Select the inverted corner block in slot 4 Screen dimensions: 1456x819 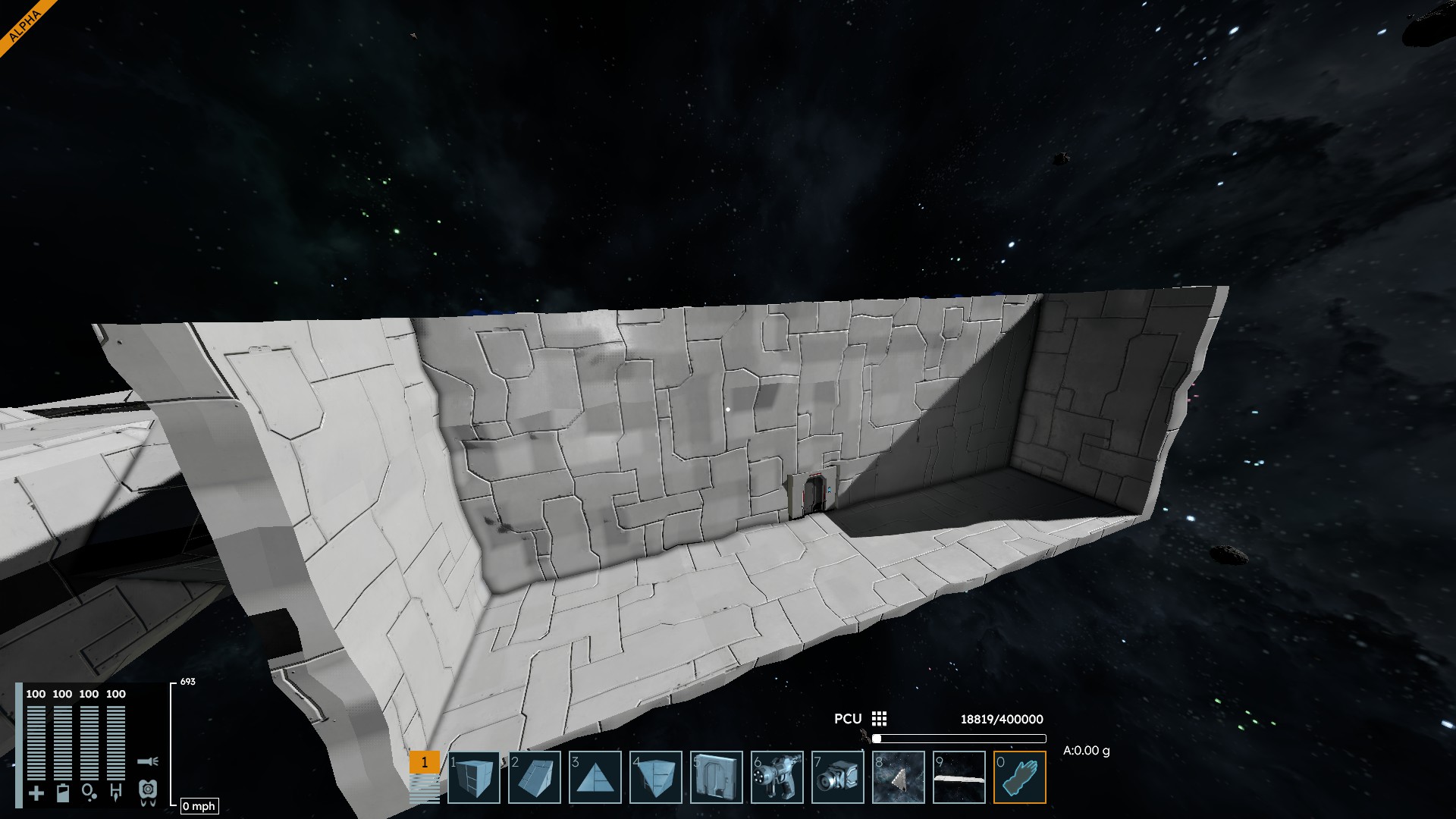tap(656, 777)
